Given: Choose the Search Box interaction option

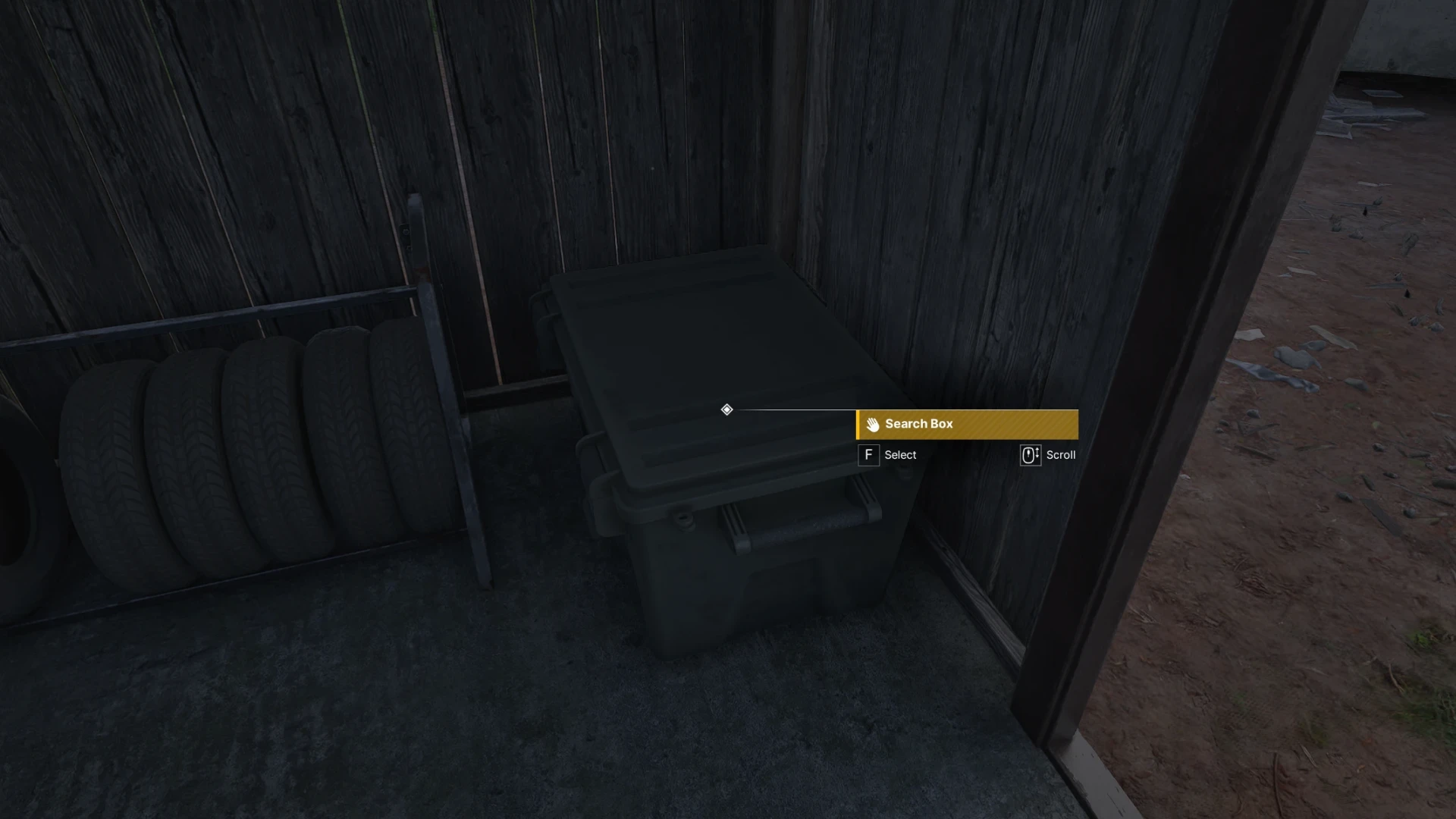Looking at the screenshot, I should tap(966, 424).
